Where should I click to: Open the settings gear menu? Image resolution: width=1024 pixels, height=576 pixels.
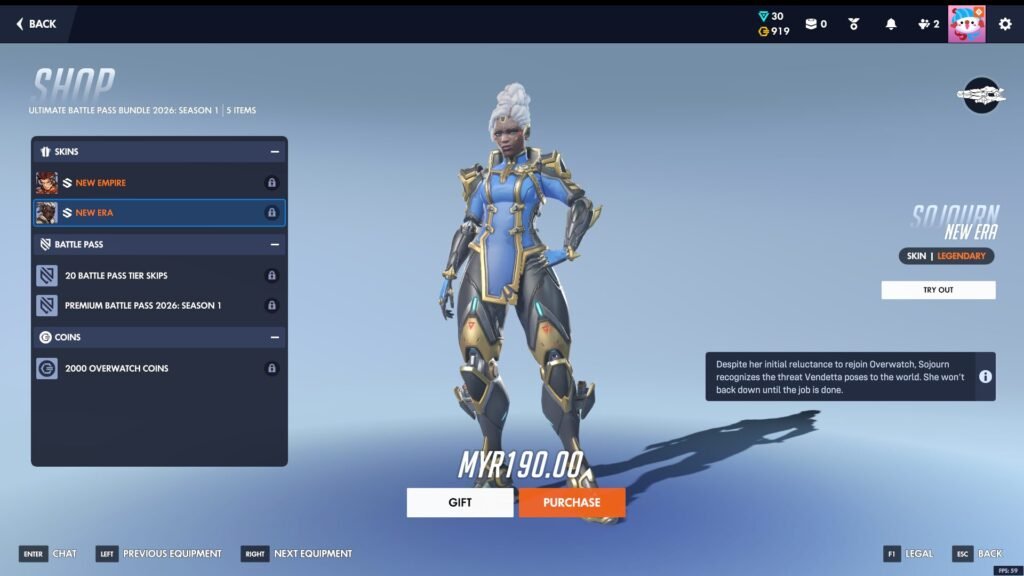click(x=1005, y=24)
